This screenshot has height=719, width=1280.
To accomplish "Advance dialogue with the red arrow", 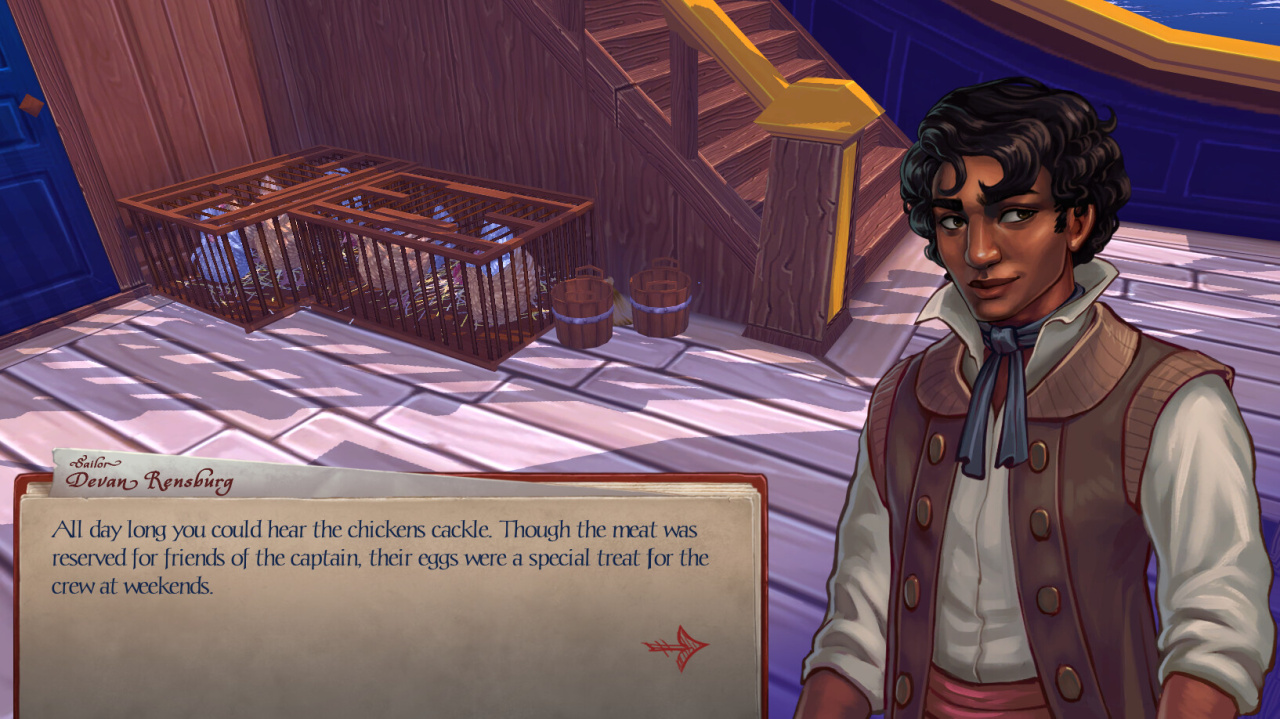I will click(x=677, y=647).
